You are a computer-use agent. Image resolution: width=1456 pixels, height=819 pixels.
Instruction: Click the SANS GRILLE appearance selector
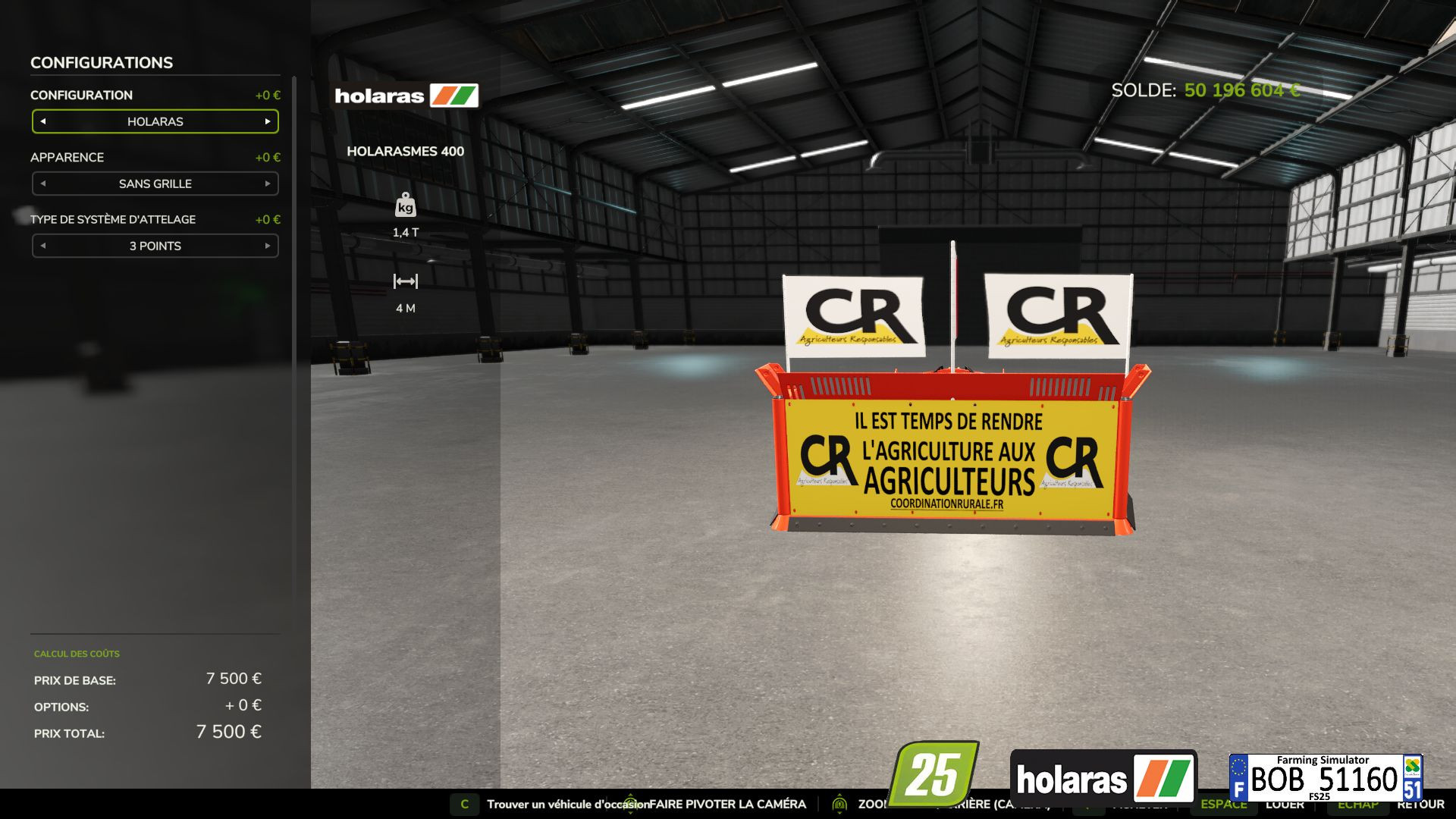coord(155,184)
